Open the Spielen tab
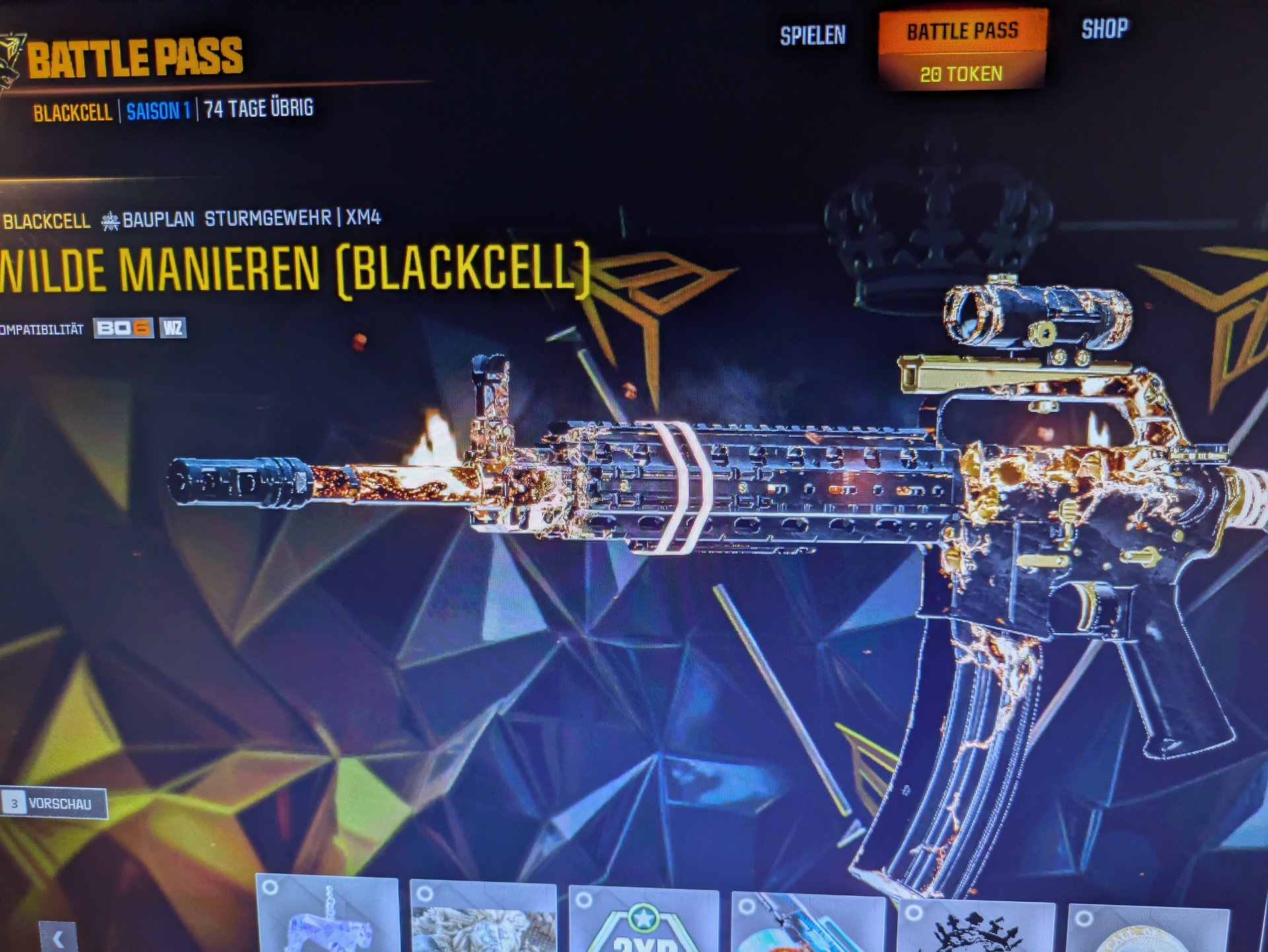The height and width of the screenshot is (952, 1268). [812, 36]
